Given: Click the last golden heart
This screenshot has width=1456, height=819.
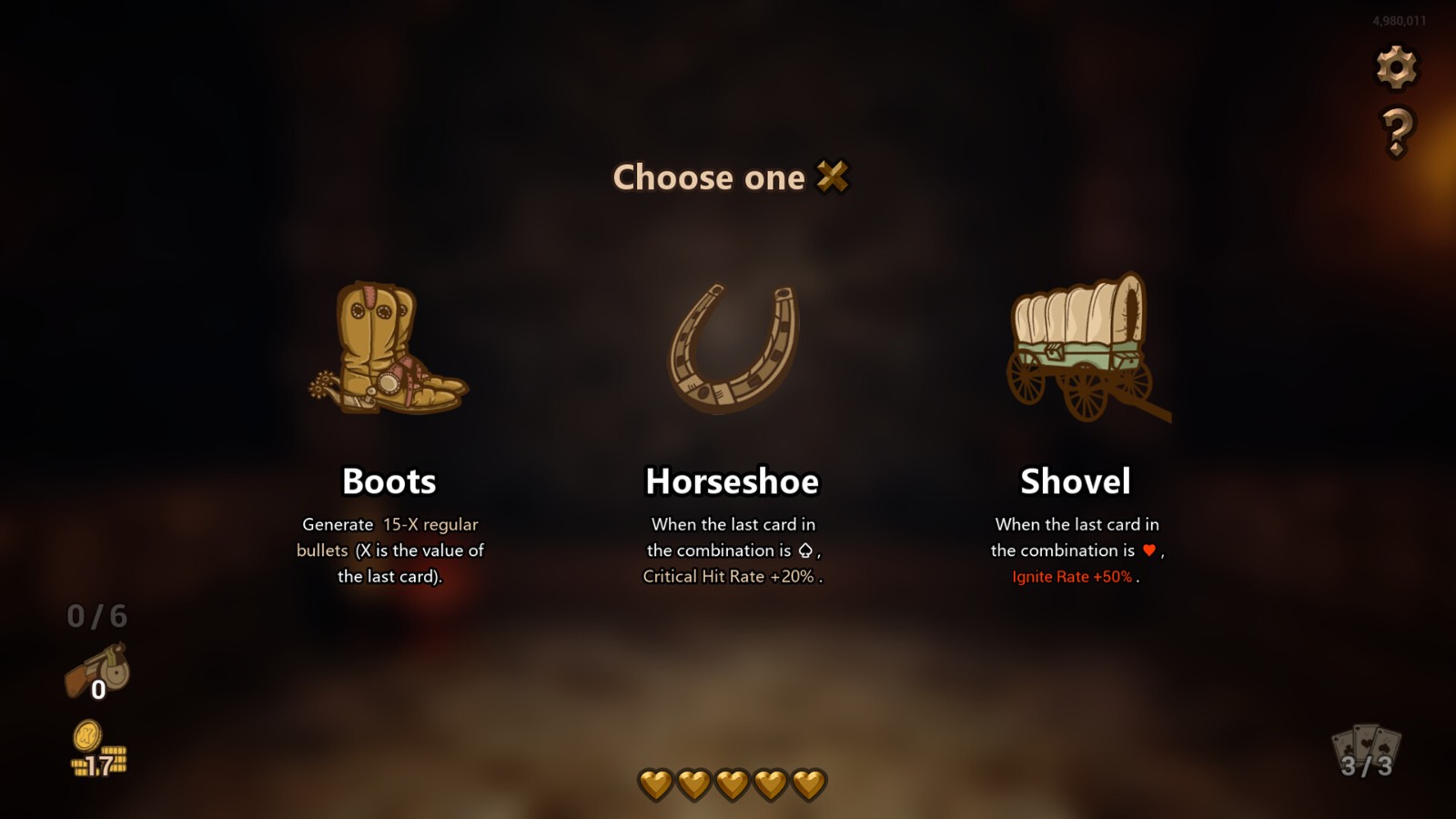Looking at the screenshot, I should pos(808,784).
